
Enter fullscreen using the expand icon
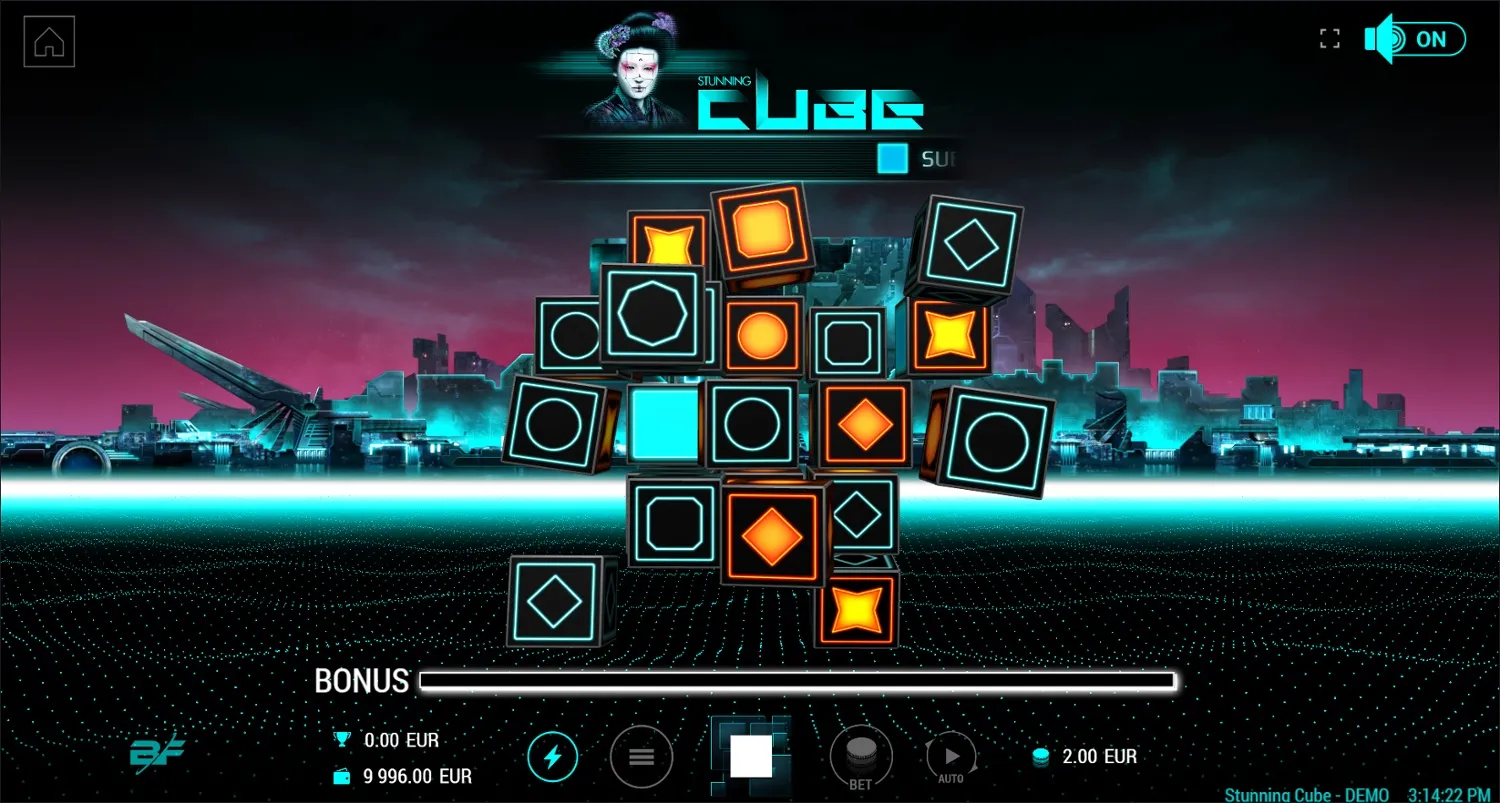(x=1330, y=37)
